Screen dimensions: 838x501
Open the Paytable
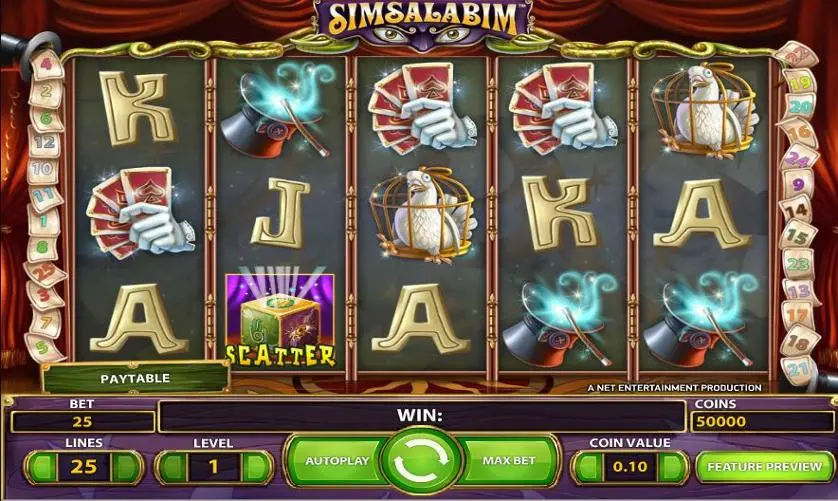[x=135, y=379]
